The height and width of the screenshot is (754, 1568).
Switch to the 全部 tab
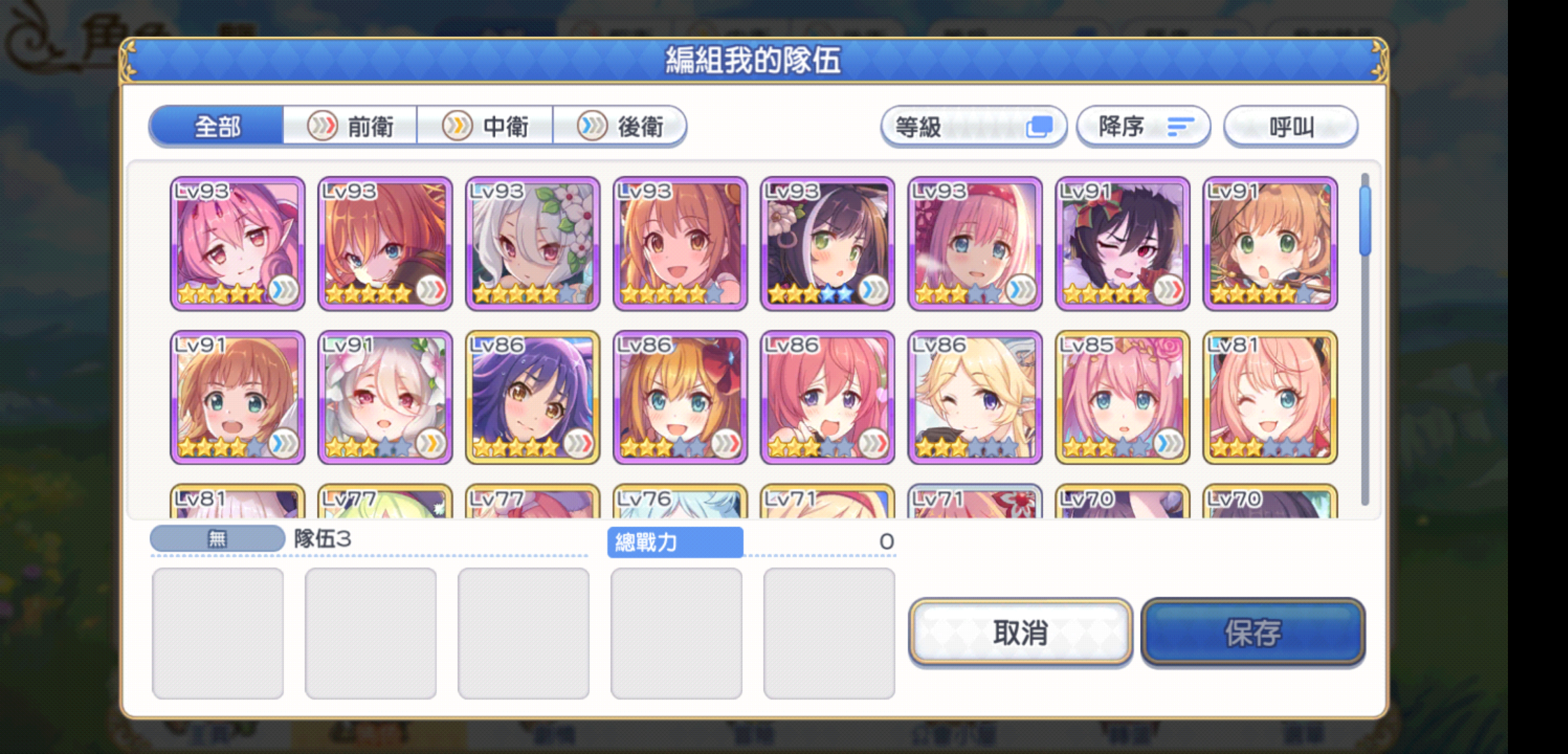[x=217, y=126]
